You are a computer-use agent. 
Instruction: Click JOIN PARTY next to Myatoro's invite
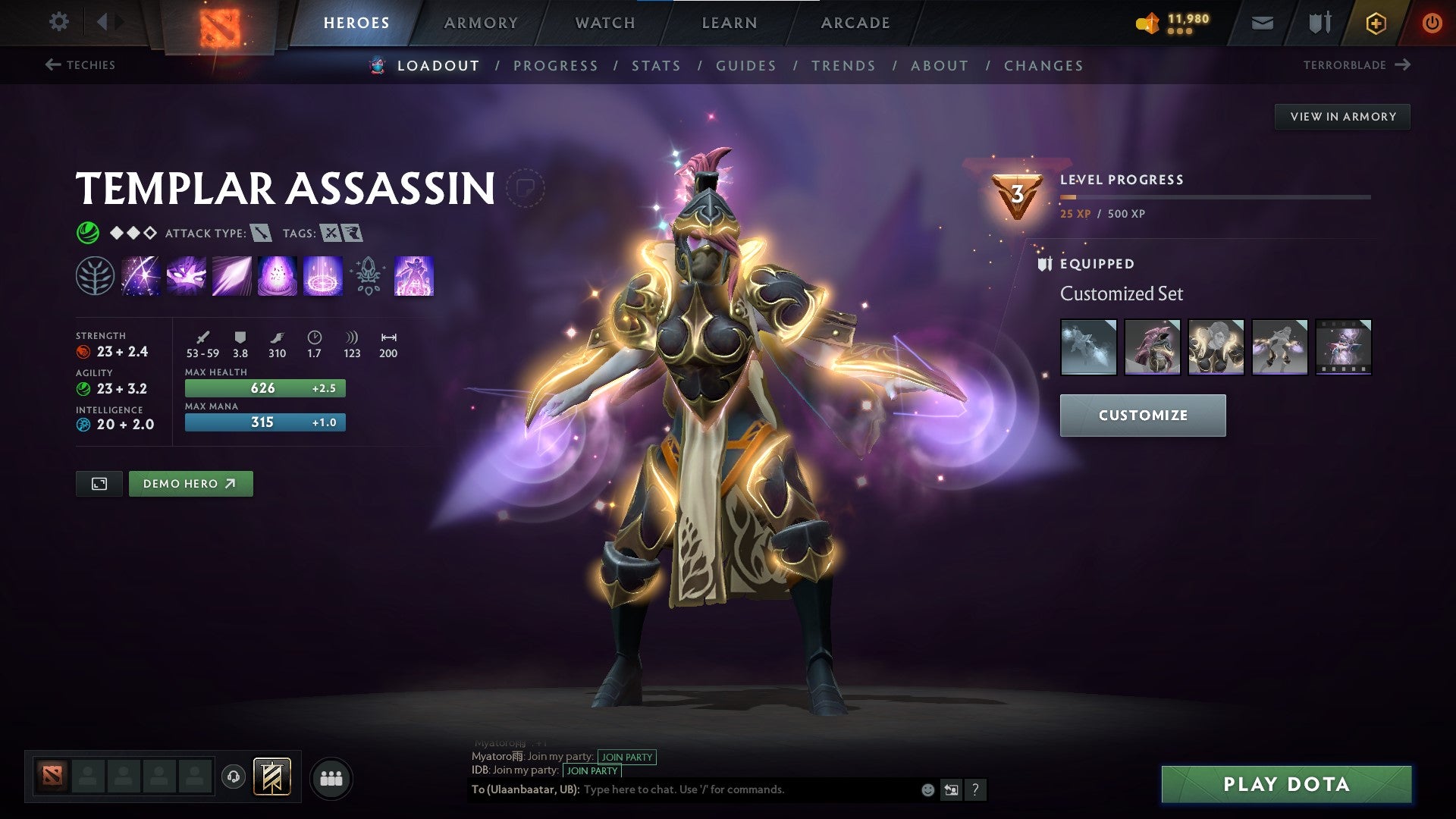tap(627, 757)
